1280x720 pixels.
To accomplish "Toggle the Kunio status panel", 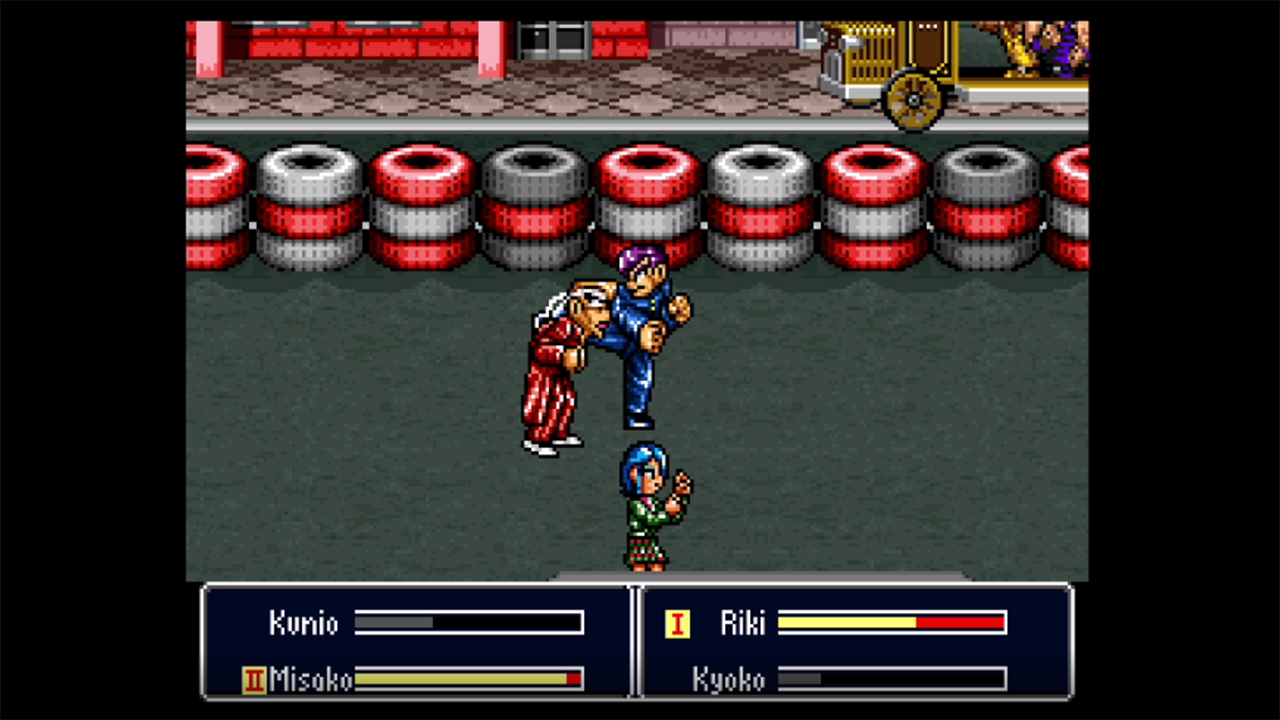I will (x=415, y=623).
